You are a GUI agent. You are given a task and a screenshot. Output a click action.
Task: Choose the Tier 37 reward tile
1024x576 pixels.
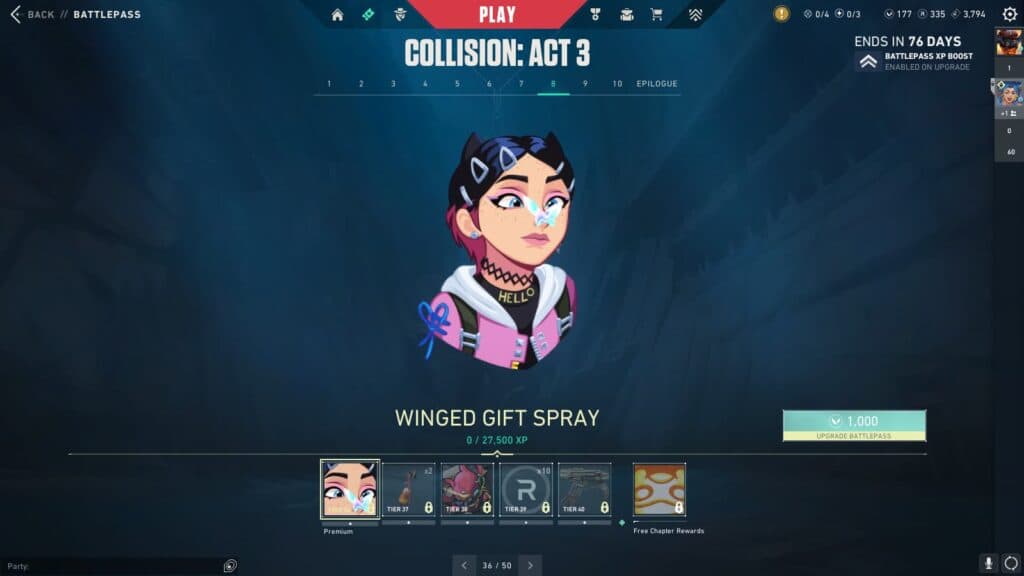408,489
